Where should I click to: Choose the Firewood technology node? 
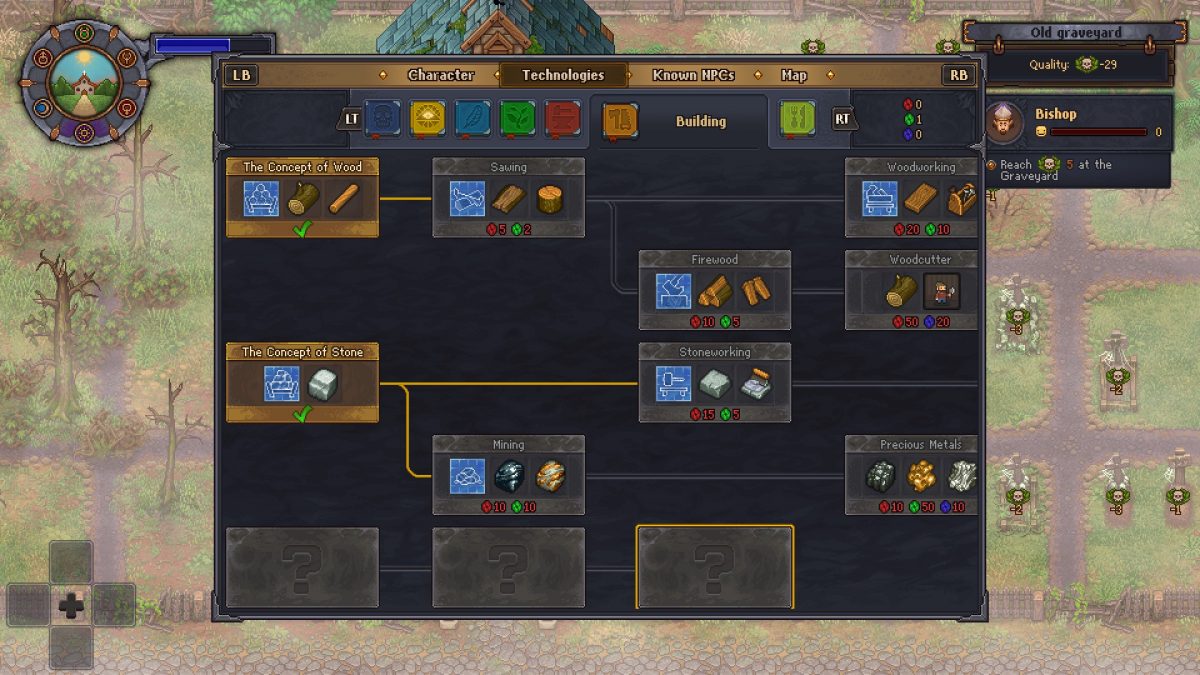pos(714,290)
